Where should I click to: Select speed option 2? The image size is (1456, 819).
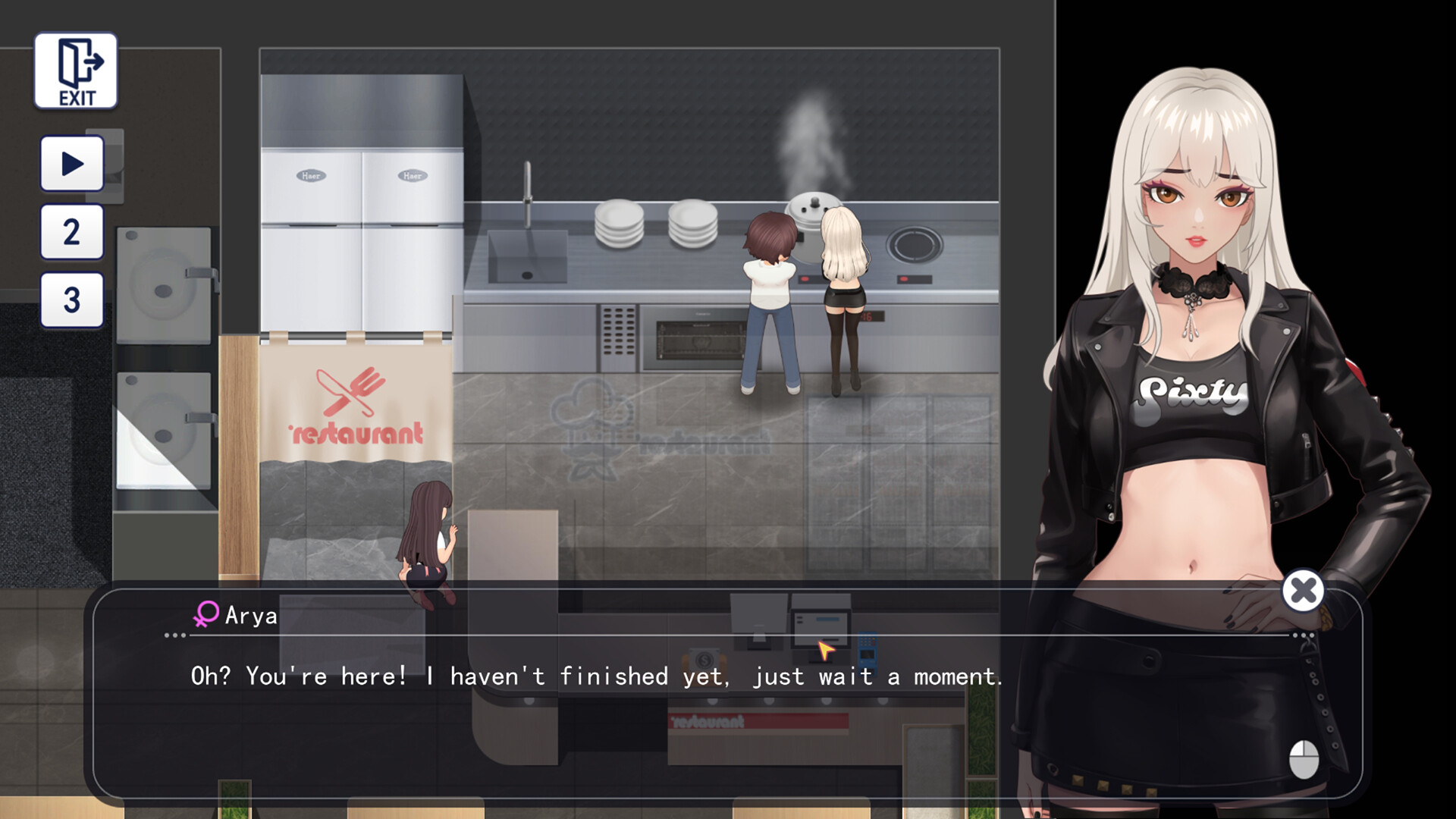click(x=71, y=230)
